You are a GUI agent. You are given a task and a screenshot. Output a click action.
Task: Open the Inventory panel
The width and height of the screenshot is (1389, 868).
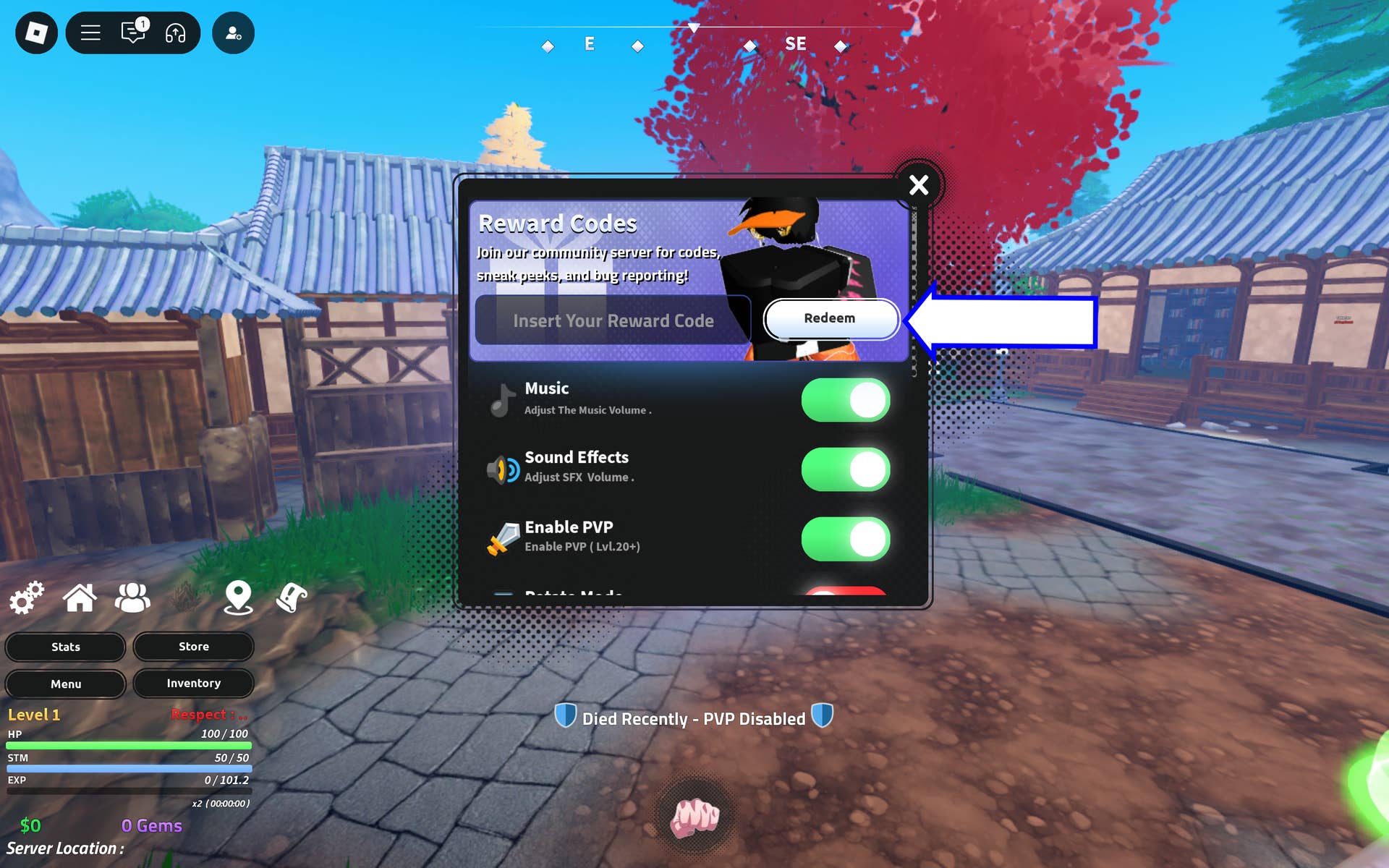click(x=193, y=683)
